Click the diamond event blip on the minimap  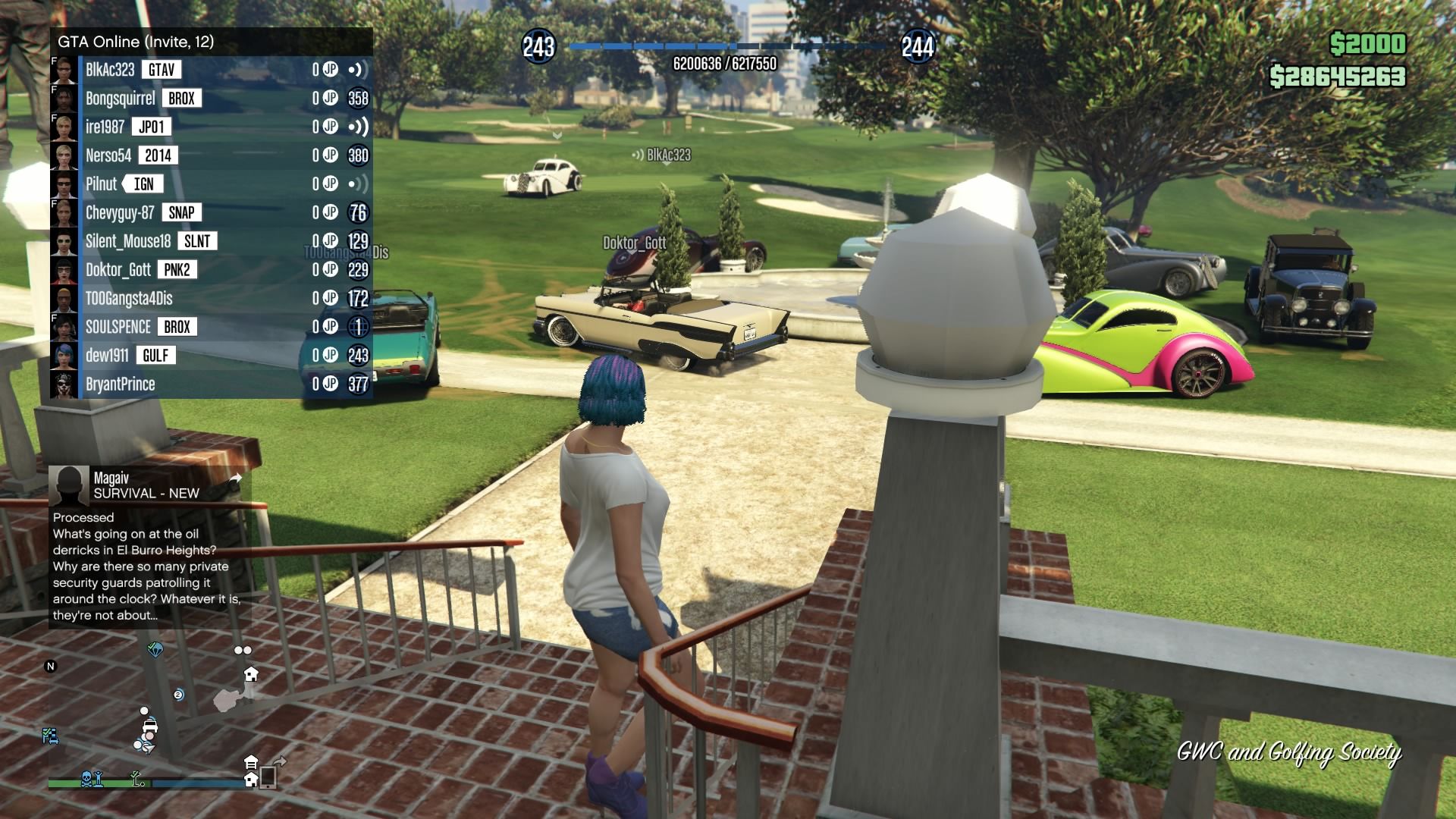155,651
